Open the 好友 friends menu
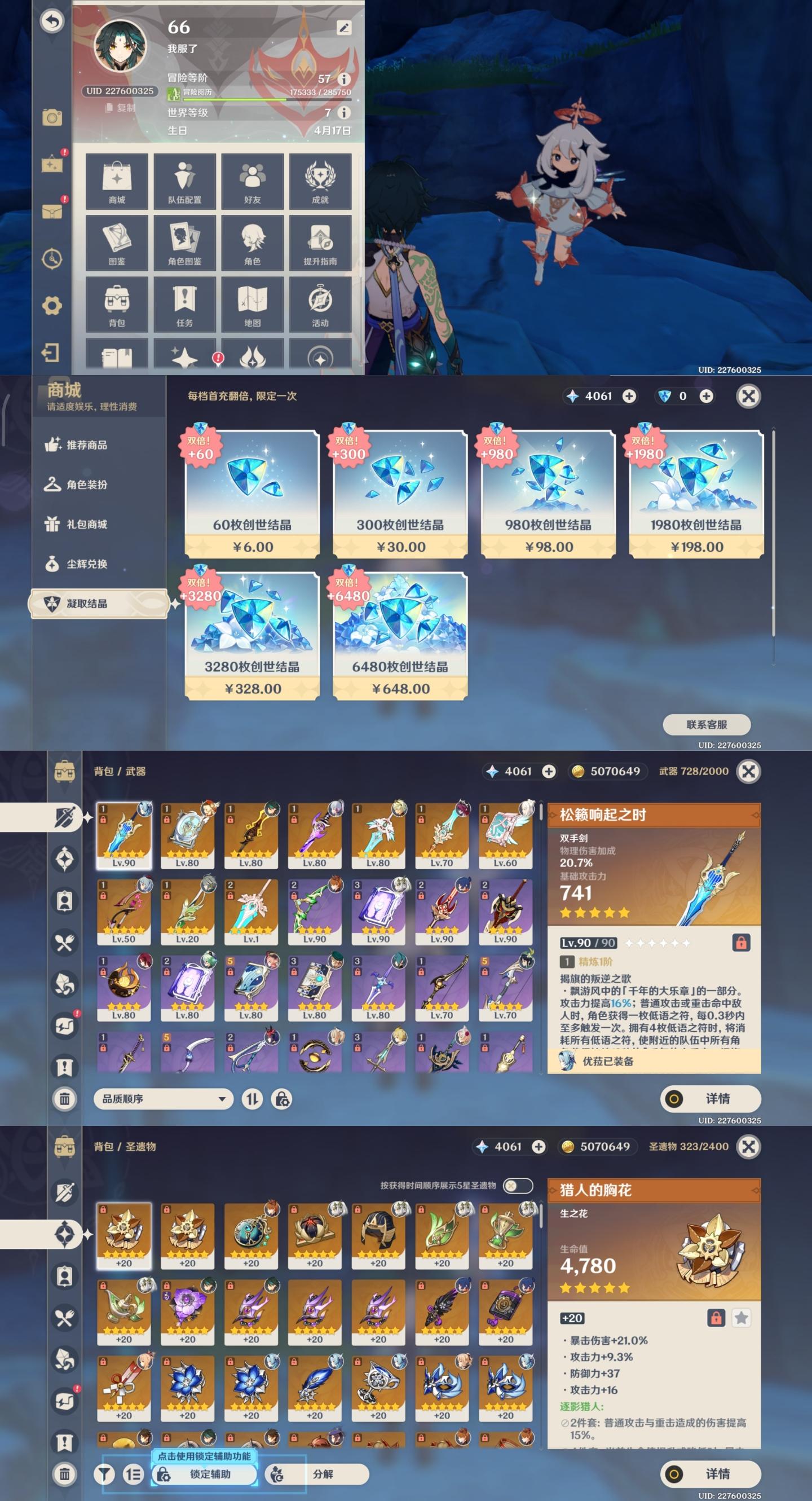The height and width of the screenshot is (1501, 812). (252, 181)
